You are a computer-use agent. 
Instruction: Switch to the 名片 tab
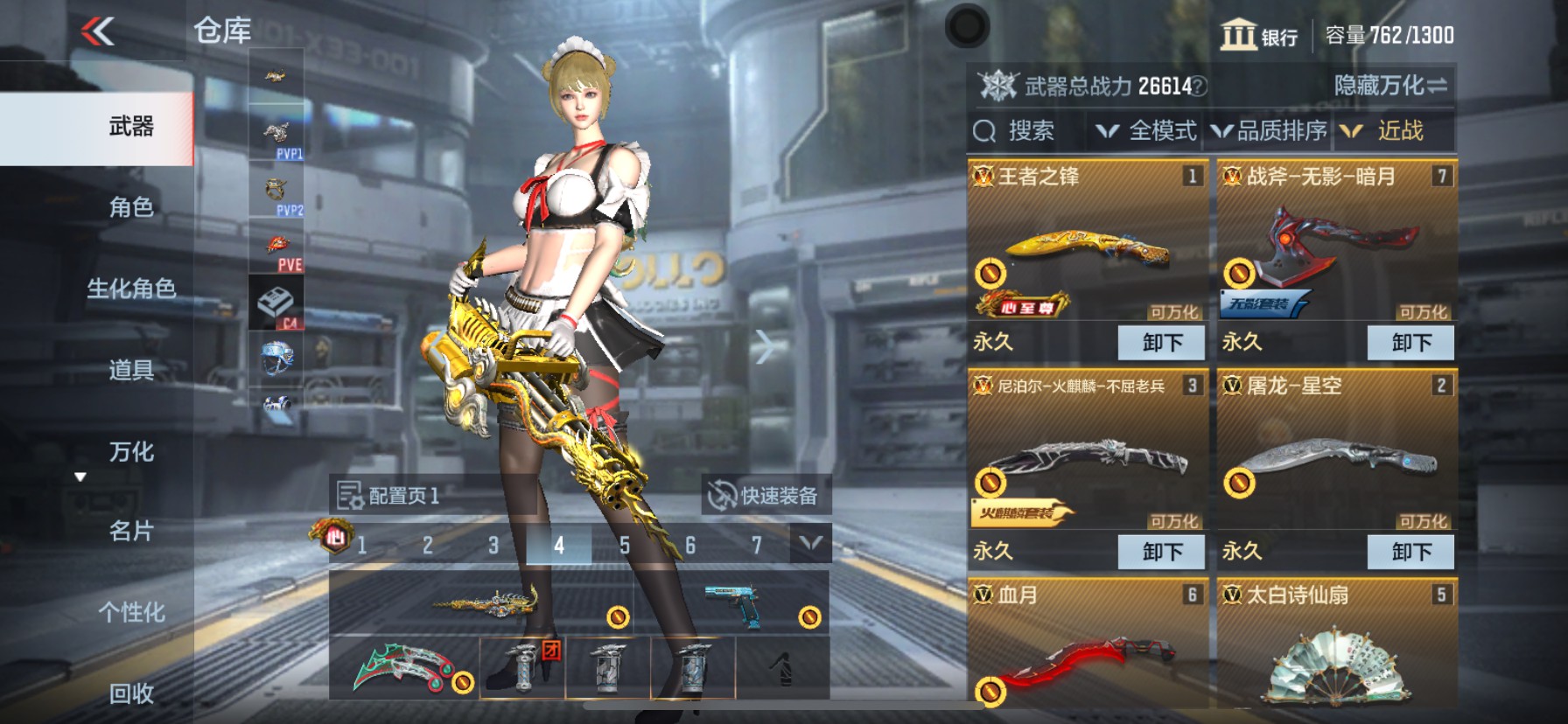pyautogui.click(x=131, y=531)
